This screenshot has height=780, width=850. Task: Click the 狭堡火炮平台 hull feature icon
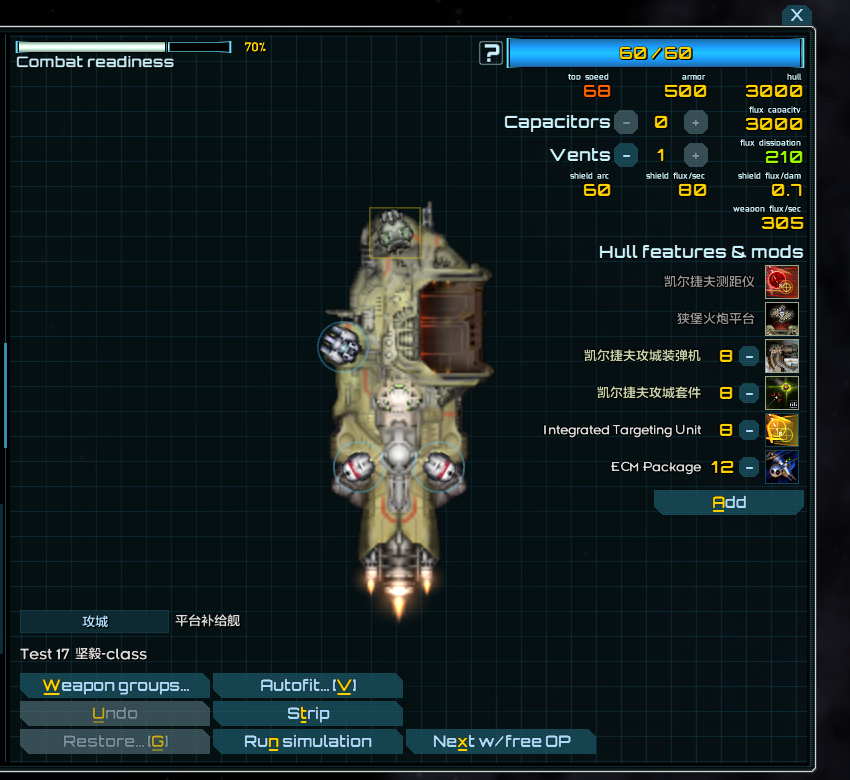coord(782,319)
